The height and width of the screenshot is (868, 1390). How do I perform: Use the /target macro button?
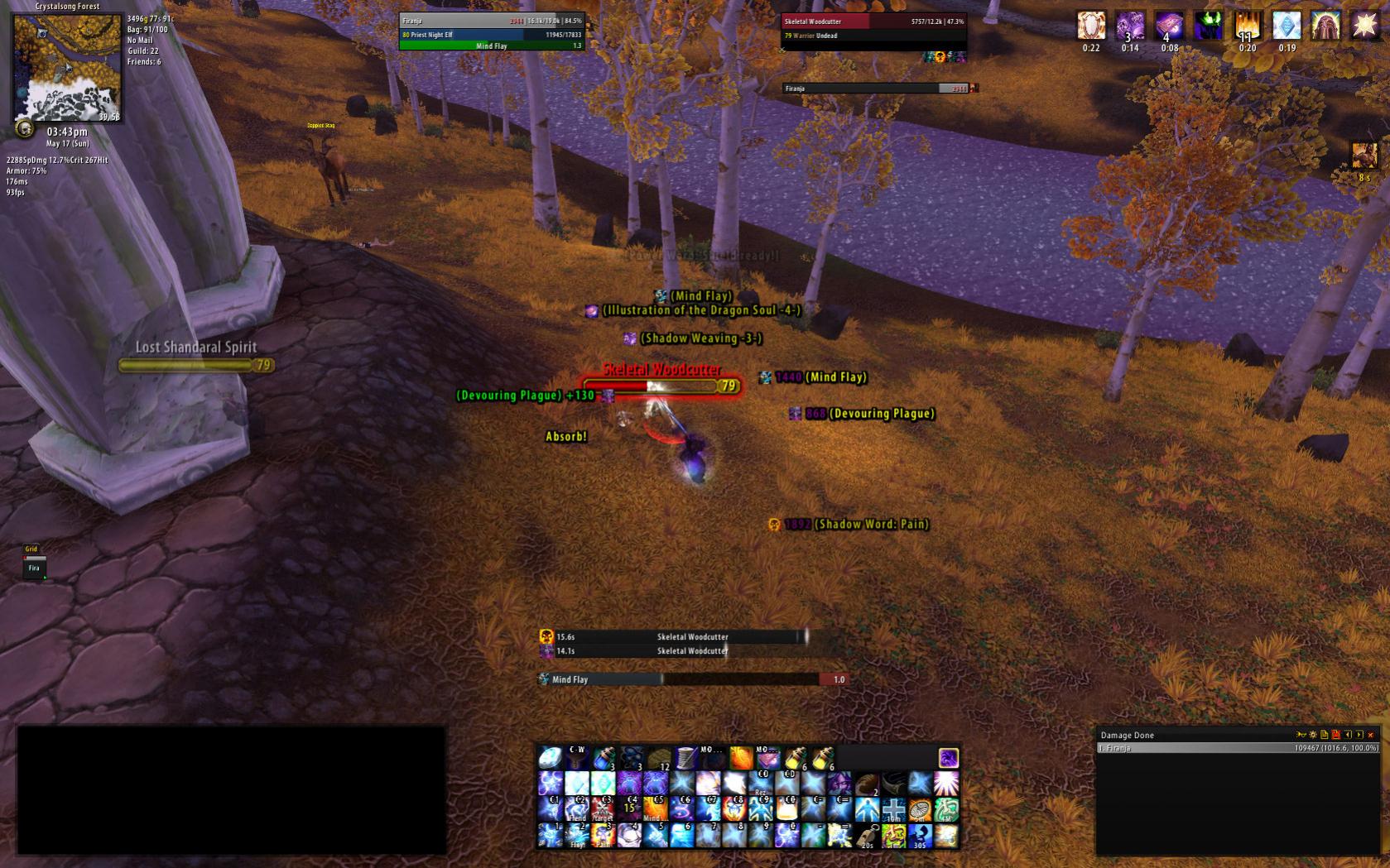click(603, 809)
